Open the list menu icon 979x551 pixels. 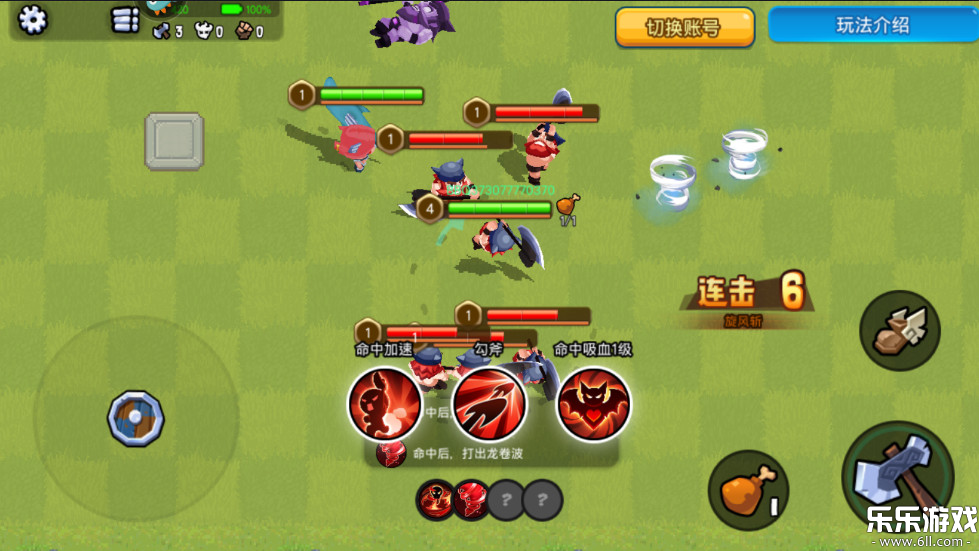point(125,20)
